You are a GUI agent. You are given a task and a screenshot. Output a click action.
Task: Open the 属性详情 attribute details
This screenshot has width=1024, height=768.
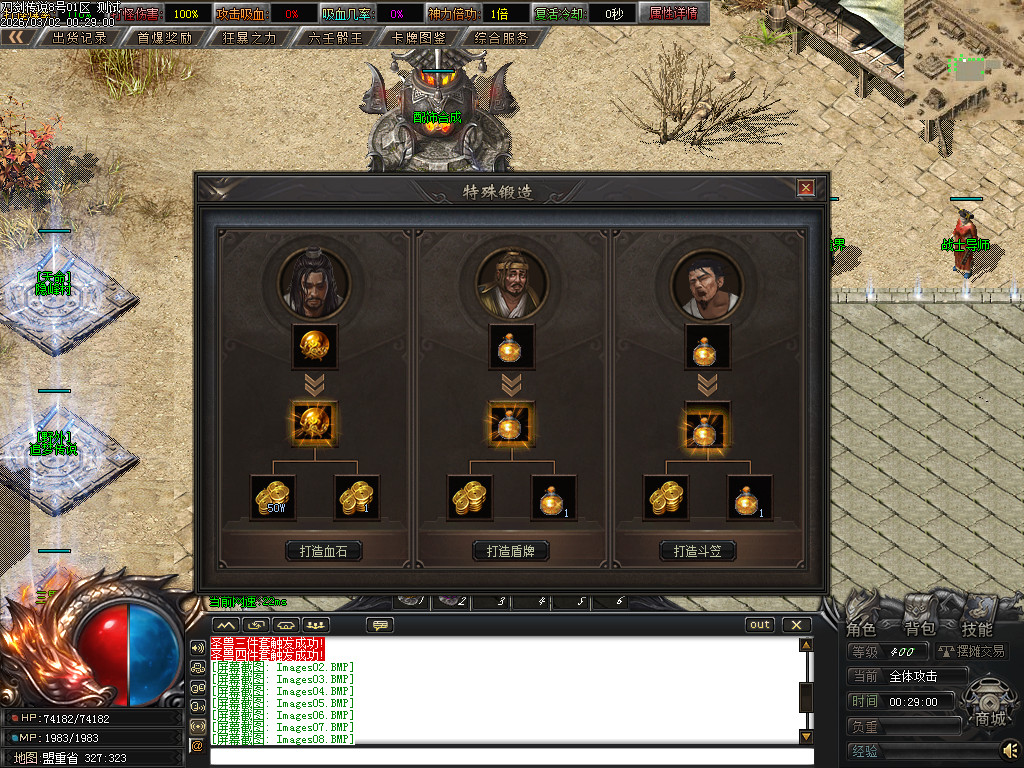pos(673,14)
